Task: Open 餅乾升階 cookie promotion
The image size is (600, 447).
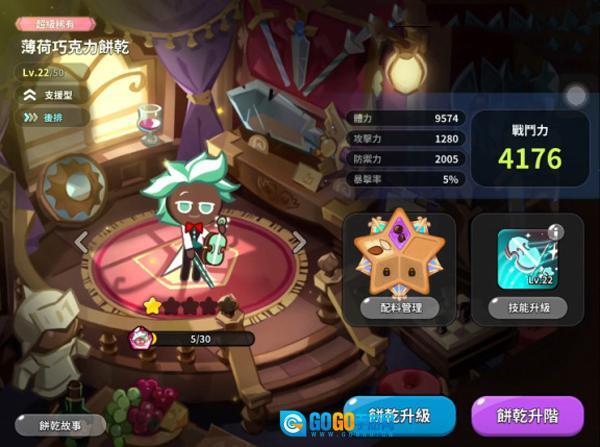Action: pyautogui.click(x=526, y=412)
